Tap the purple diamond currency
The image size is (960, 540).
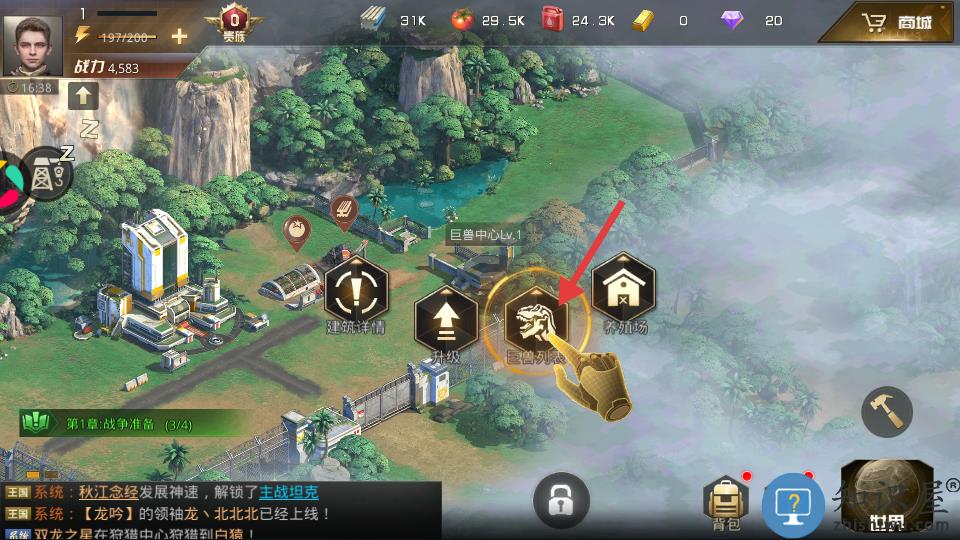point(733,20)
